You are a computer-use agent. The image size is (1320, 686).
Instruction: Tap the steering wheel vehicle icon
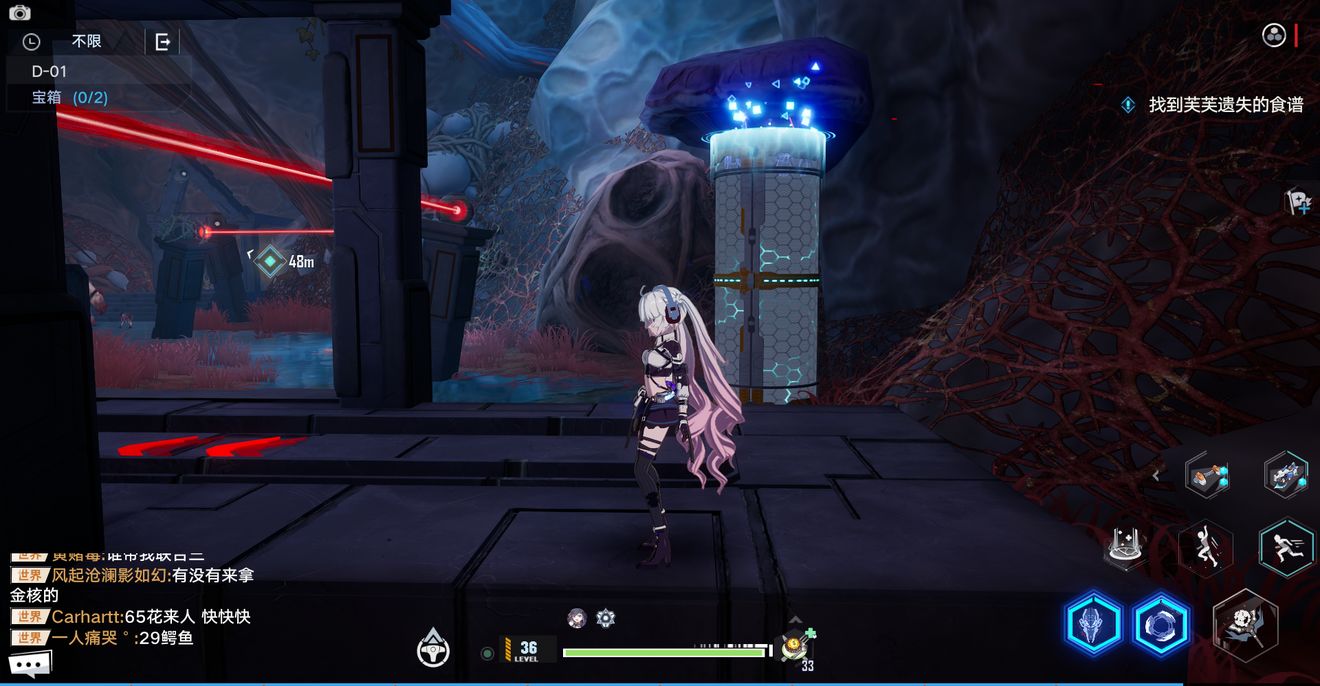433,648
